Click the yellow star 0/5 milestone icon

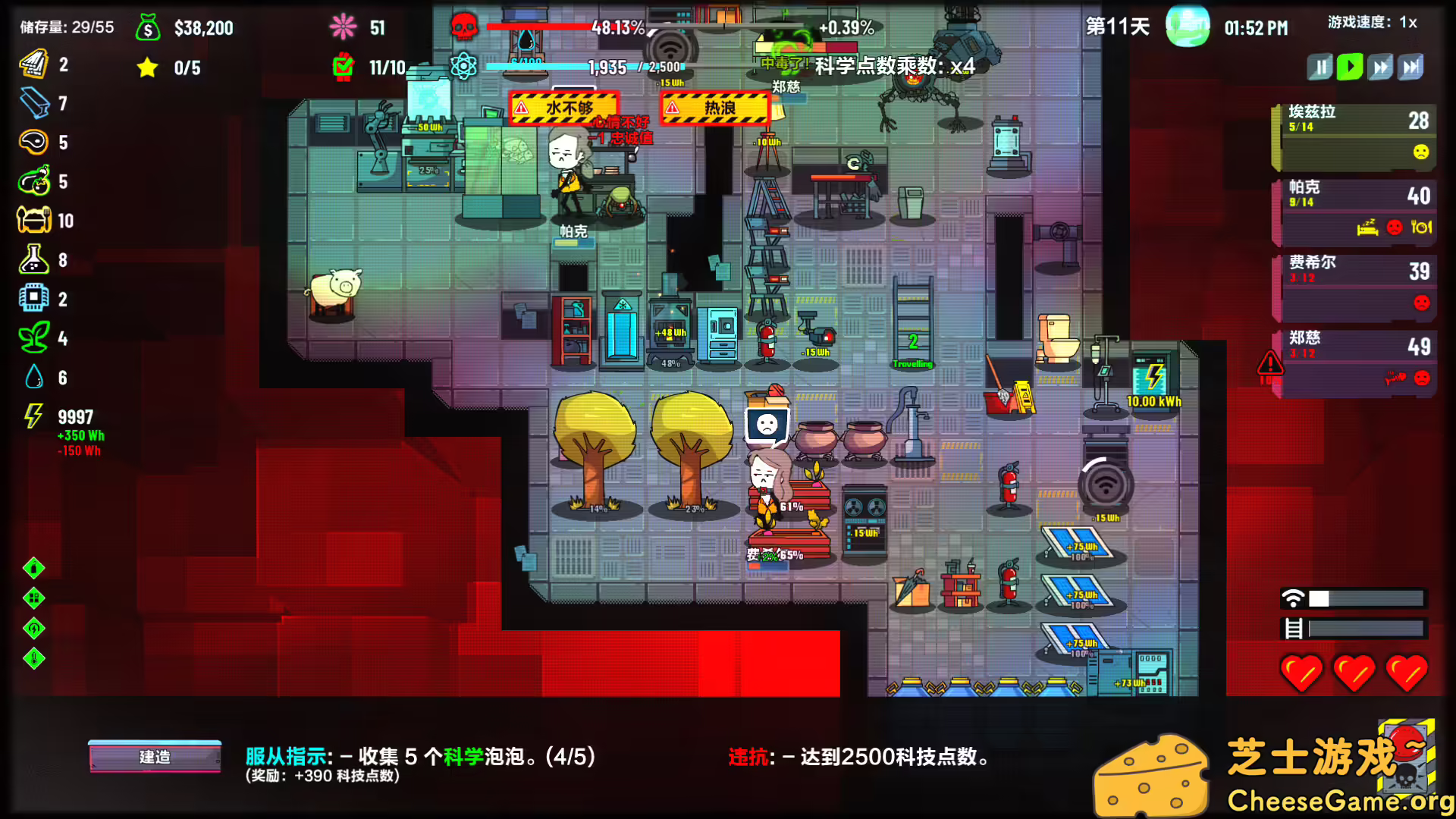coord(146,67)
